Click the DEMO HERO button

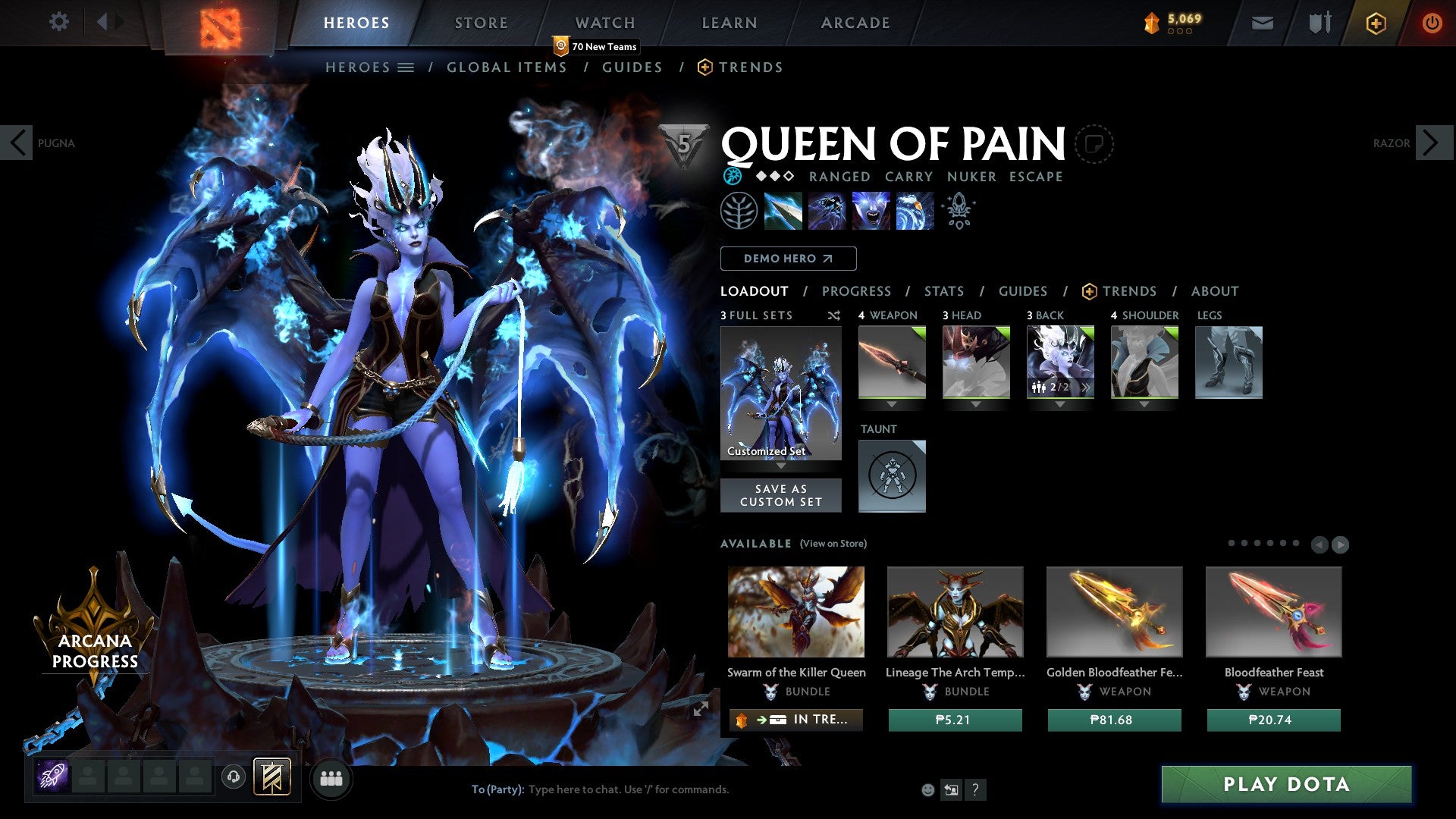tap(788, 259)
